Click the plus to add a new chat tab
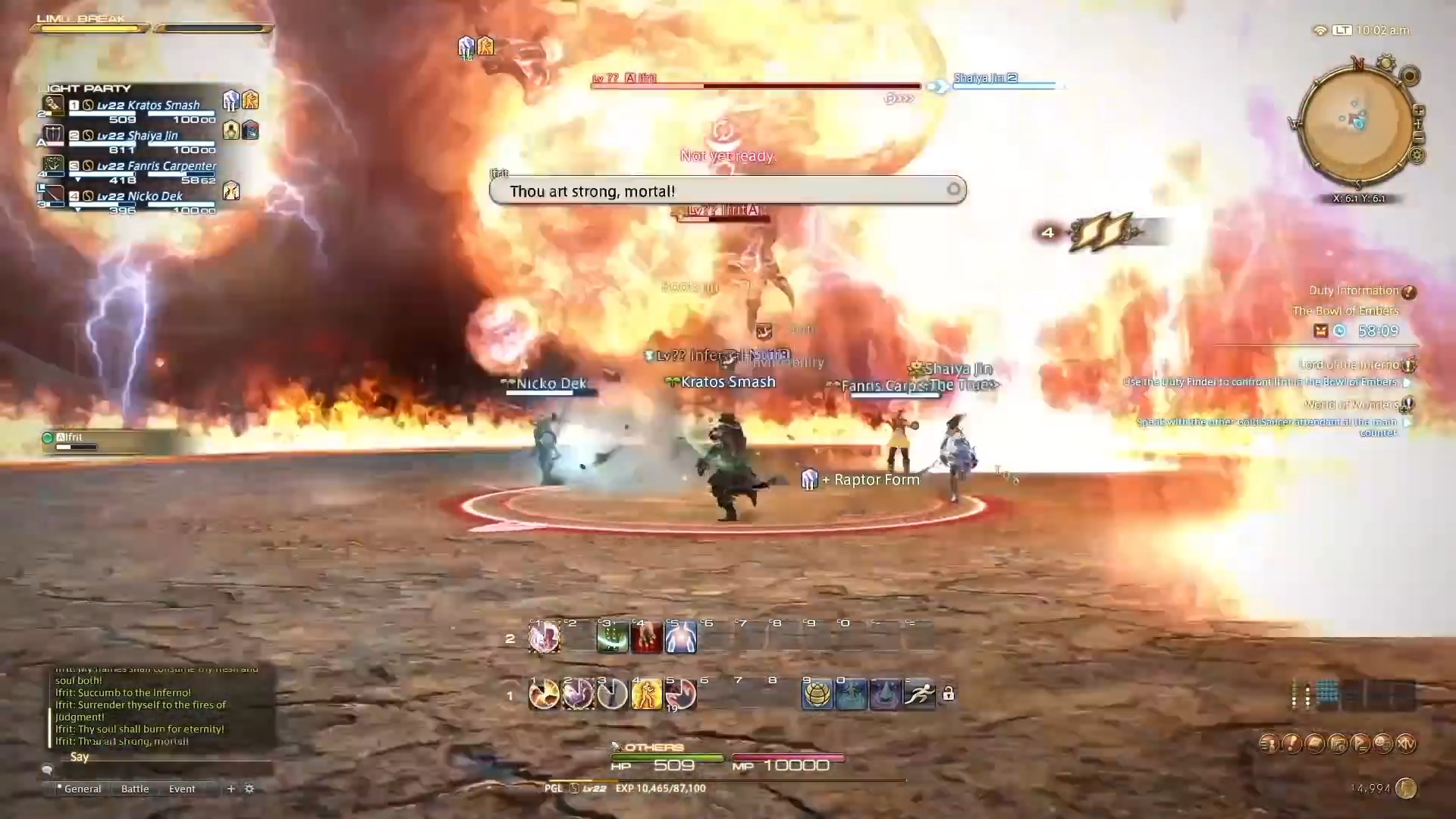This screenshot has width=1456, height=819. pos(231,789)
